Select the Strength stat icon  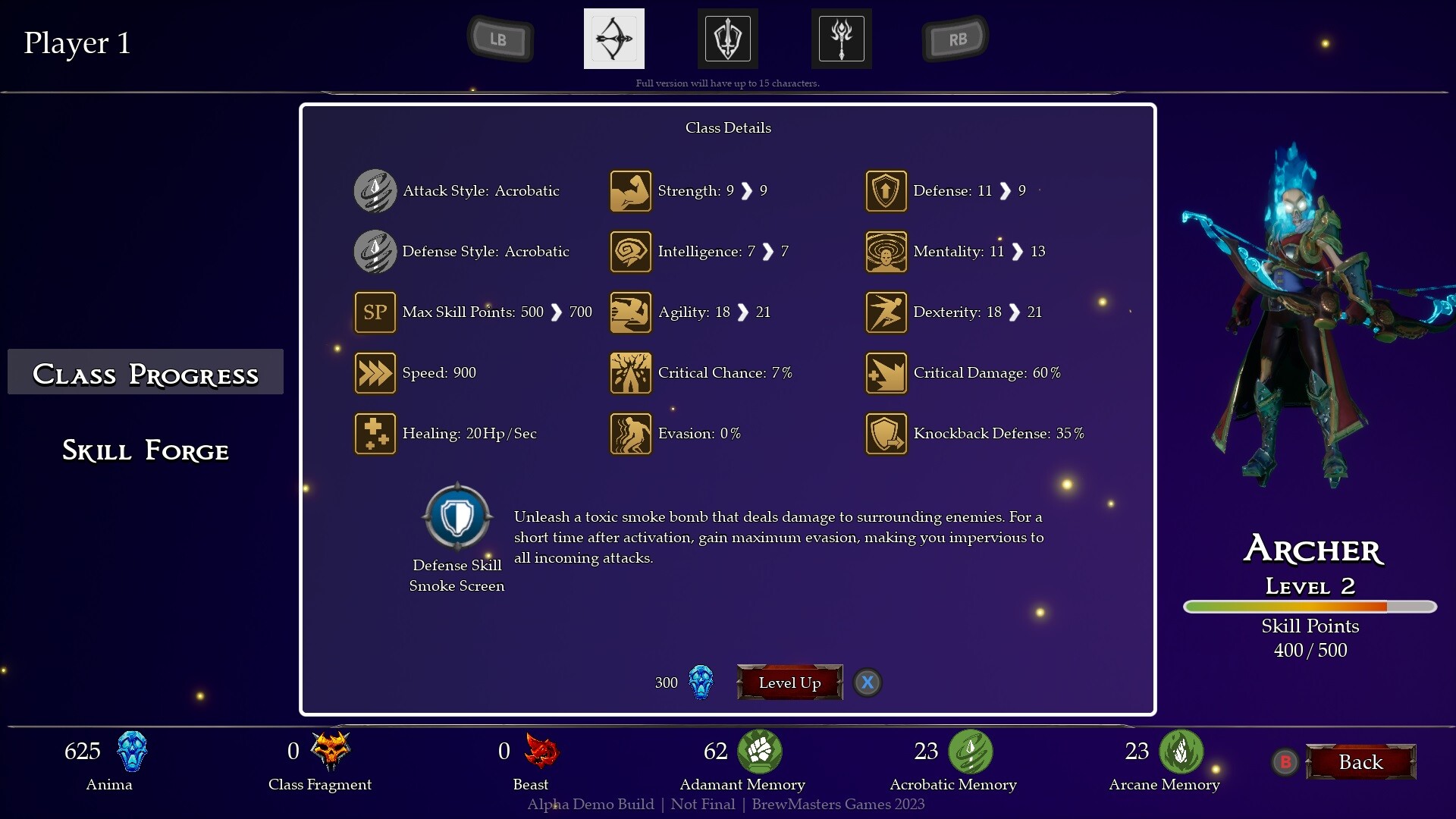pyautogui.click(x=630, y=190)
